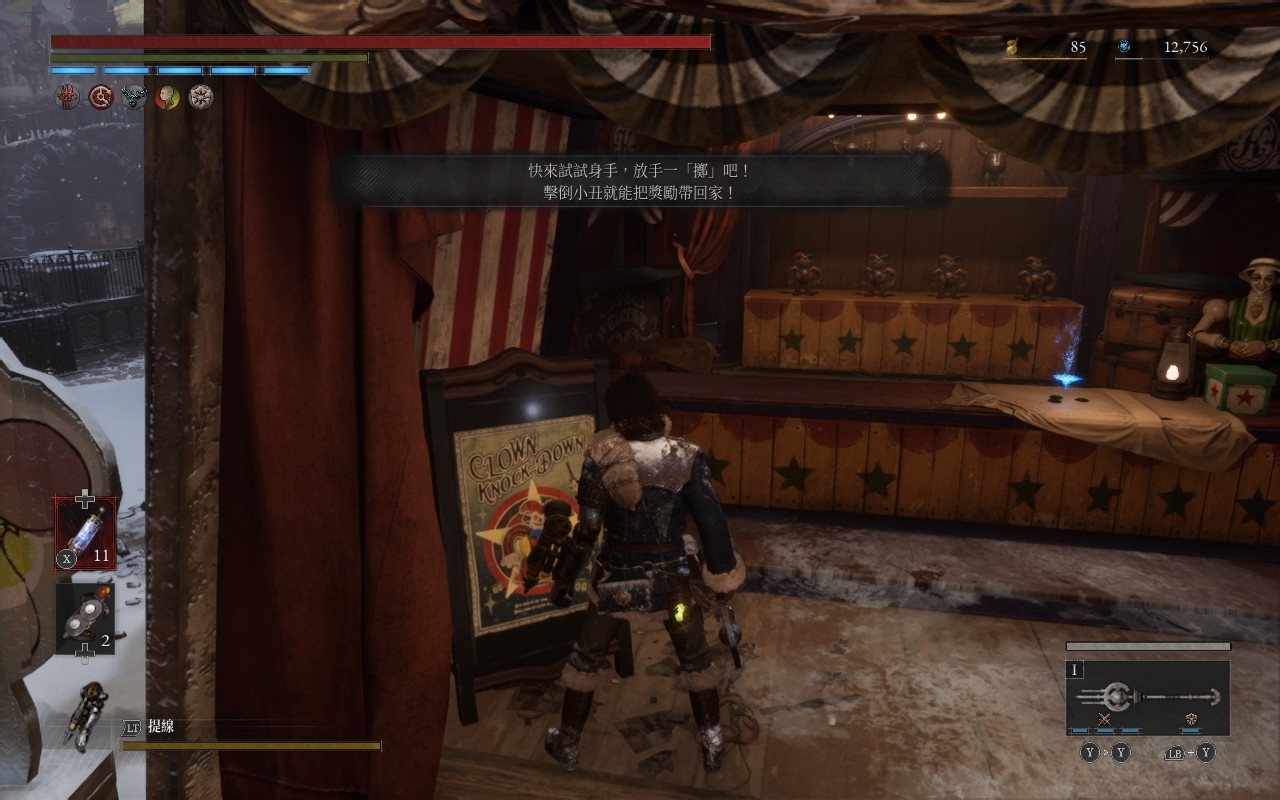
Task: Select the lower belt item slot holding two
Action: (85, 619)
